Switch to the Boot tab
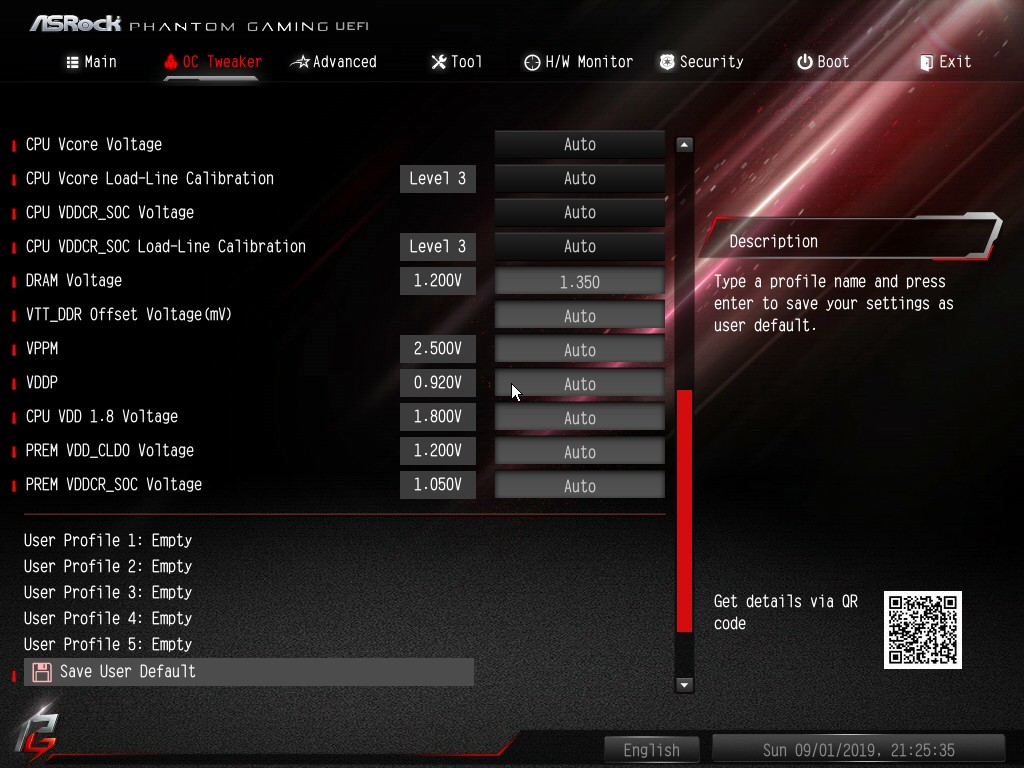 [822, 62]
